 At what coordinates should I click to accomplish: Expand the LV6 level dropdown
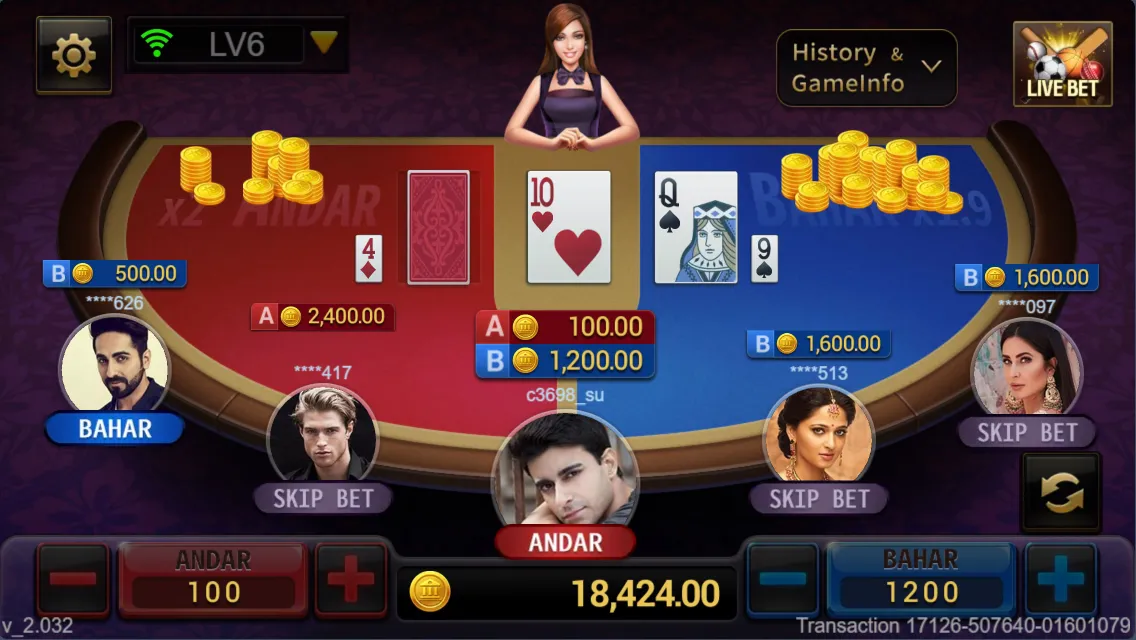tap(322, 43)
